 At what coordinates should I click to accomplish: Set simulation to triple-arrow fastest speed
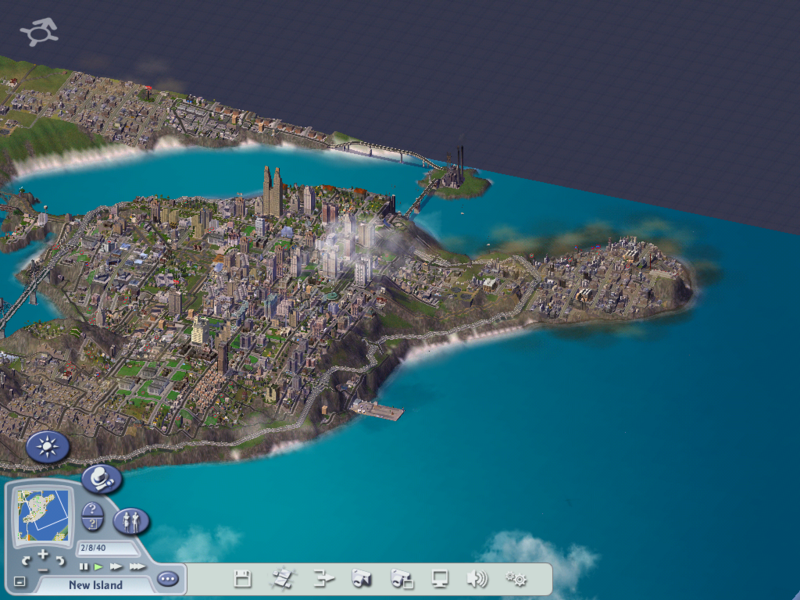click(137, 567)
